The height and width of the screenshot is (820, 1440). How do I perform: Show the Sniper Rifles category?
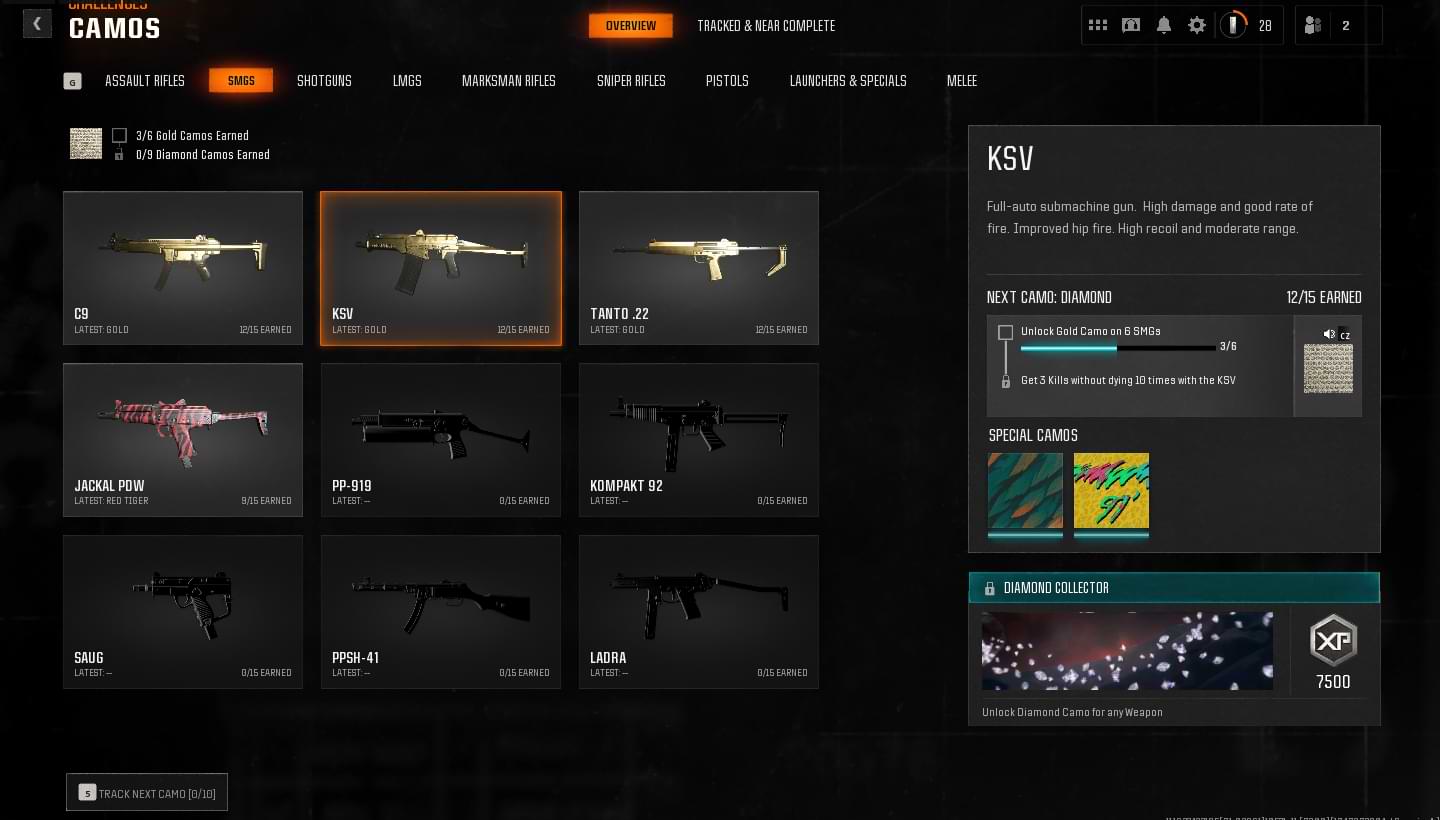pyautogui.click(x=631, y=81)
